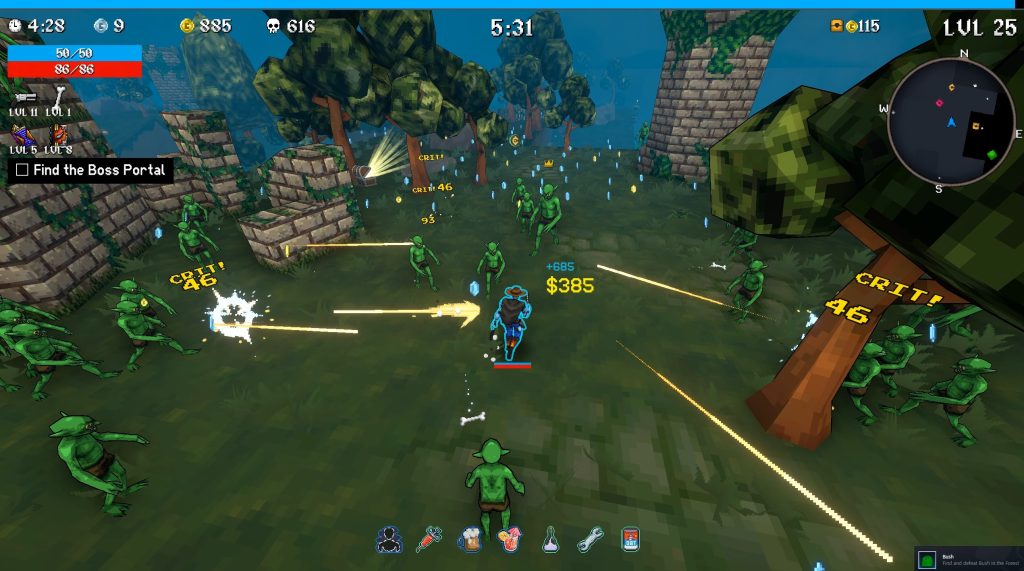
Task: Select the bone weapon icon at level 1
Action: (x=59, y=96)
